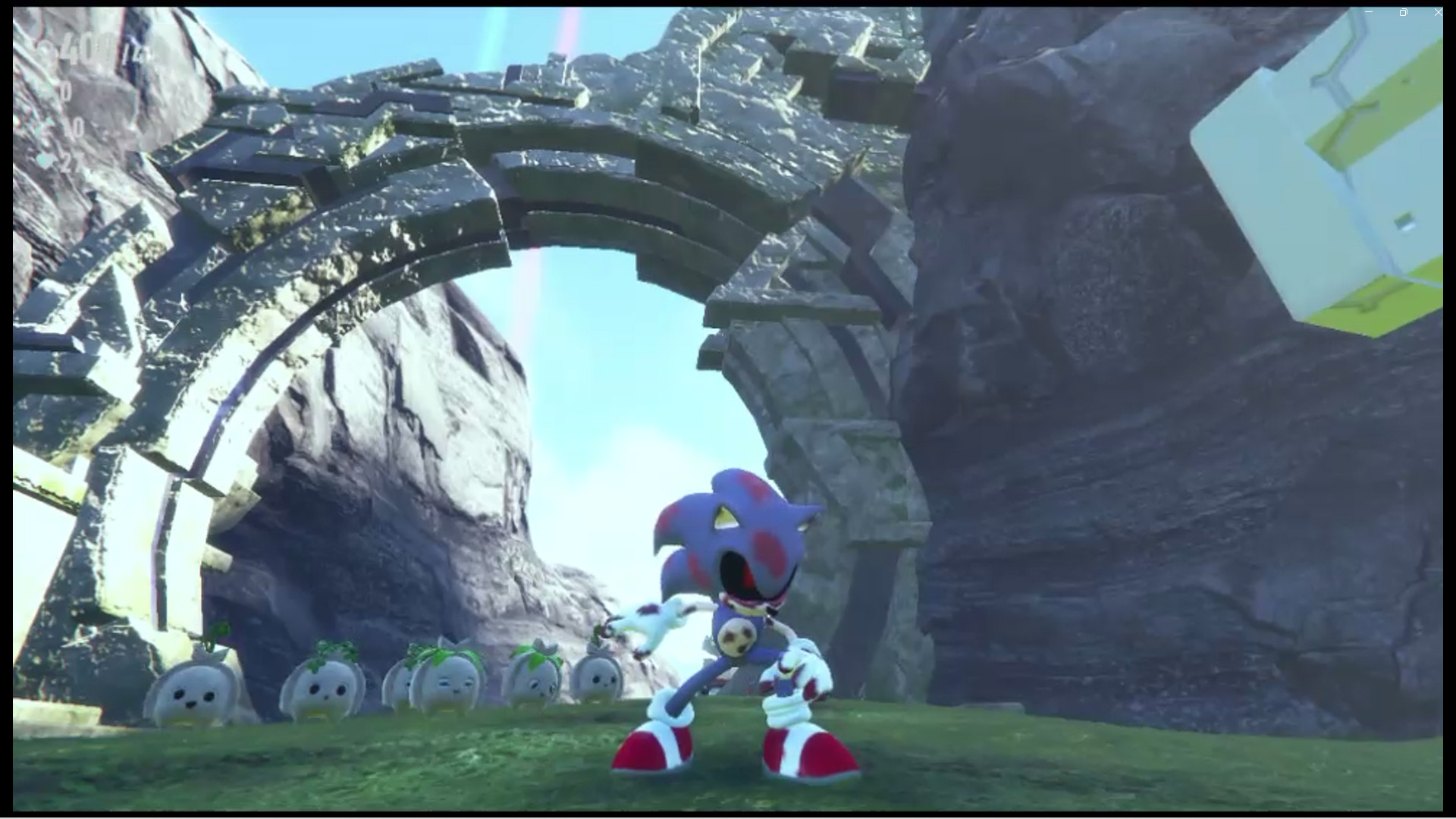Click the X close icon

1438,12
